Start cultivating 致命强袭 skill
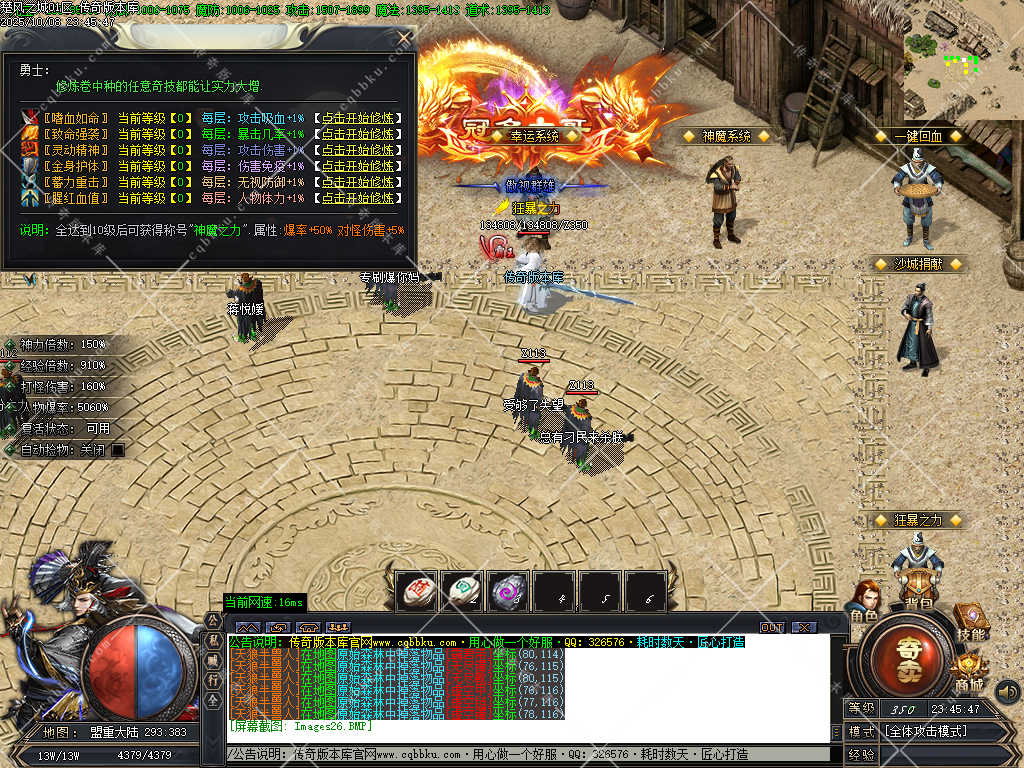The height and width of the screenshot is (768, 1024). point(359,134)
